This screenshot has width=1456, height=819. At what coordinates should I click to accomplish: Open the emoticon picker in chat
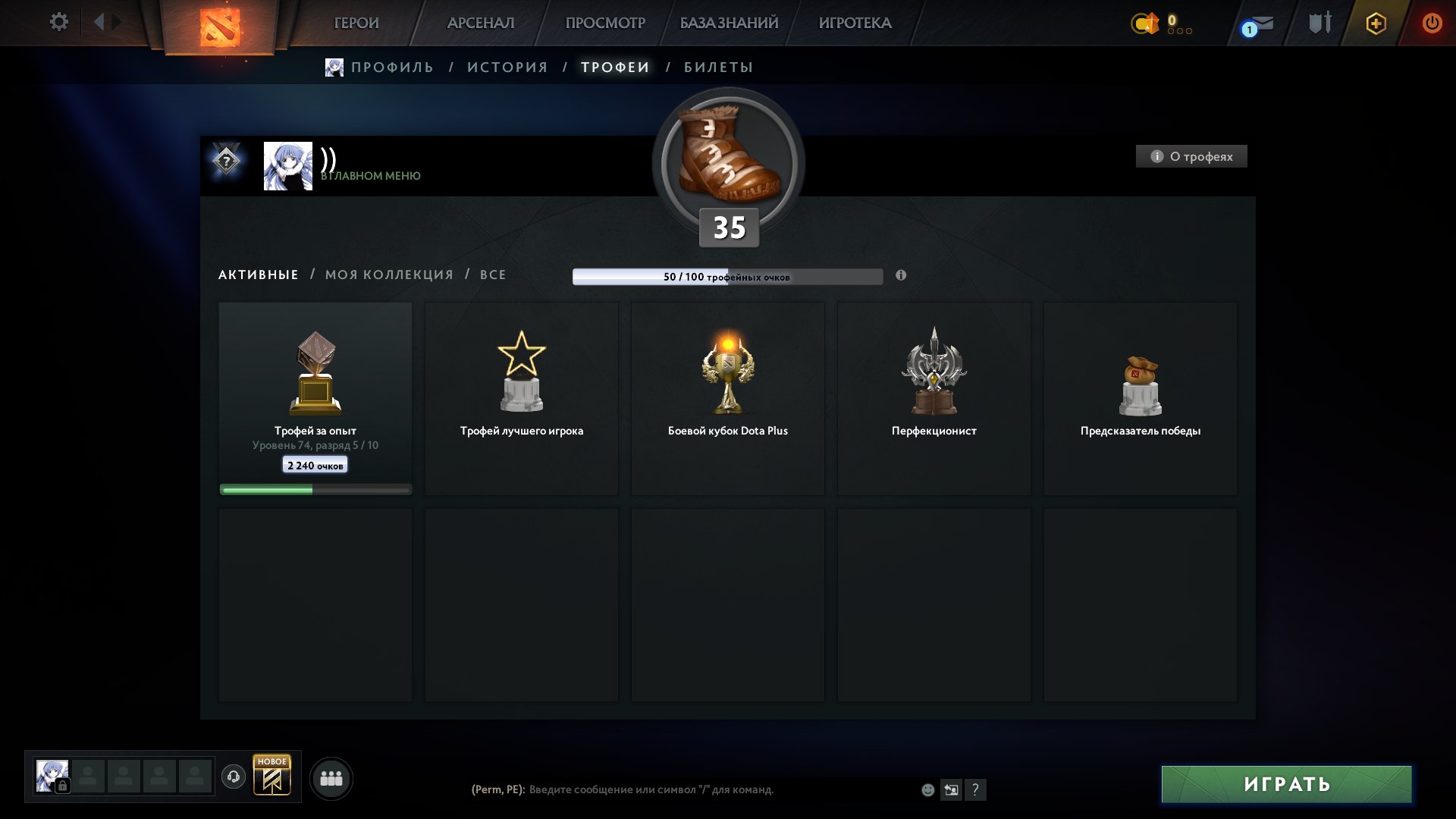point(928,790)
